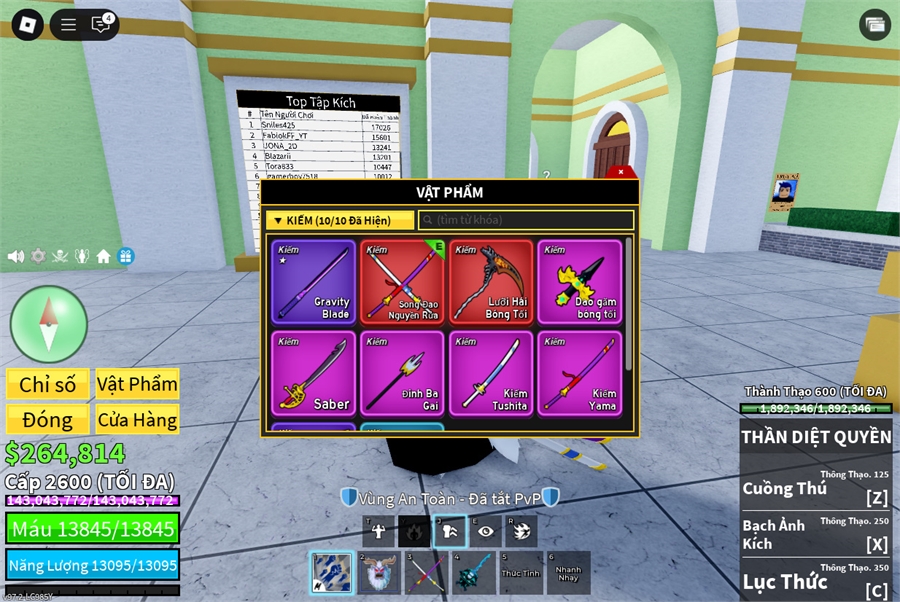The image size is (900, 602).
Task: Pick the Kiếm Yama sword
Action: 580,373
